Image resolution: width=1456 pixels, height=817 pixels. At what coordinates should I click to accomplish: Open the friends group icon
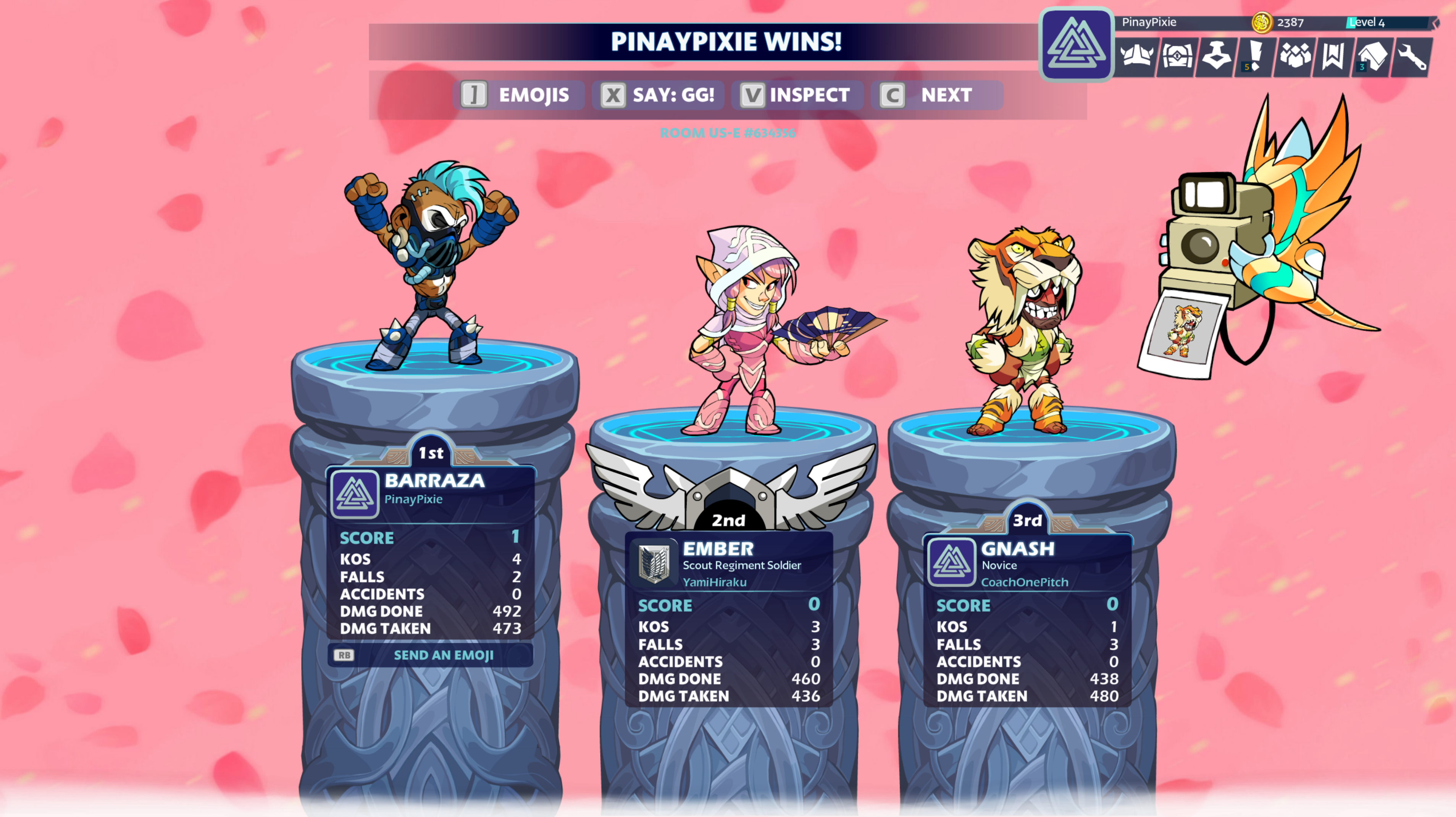coord(1295,57)
